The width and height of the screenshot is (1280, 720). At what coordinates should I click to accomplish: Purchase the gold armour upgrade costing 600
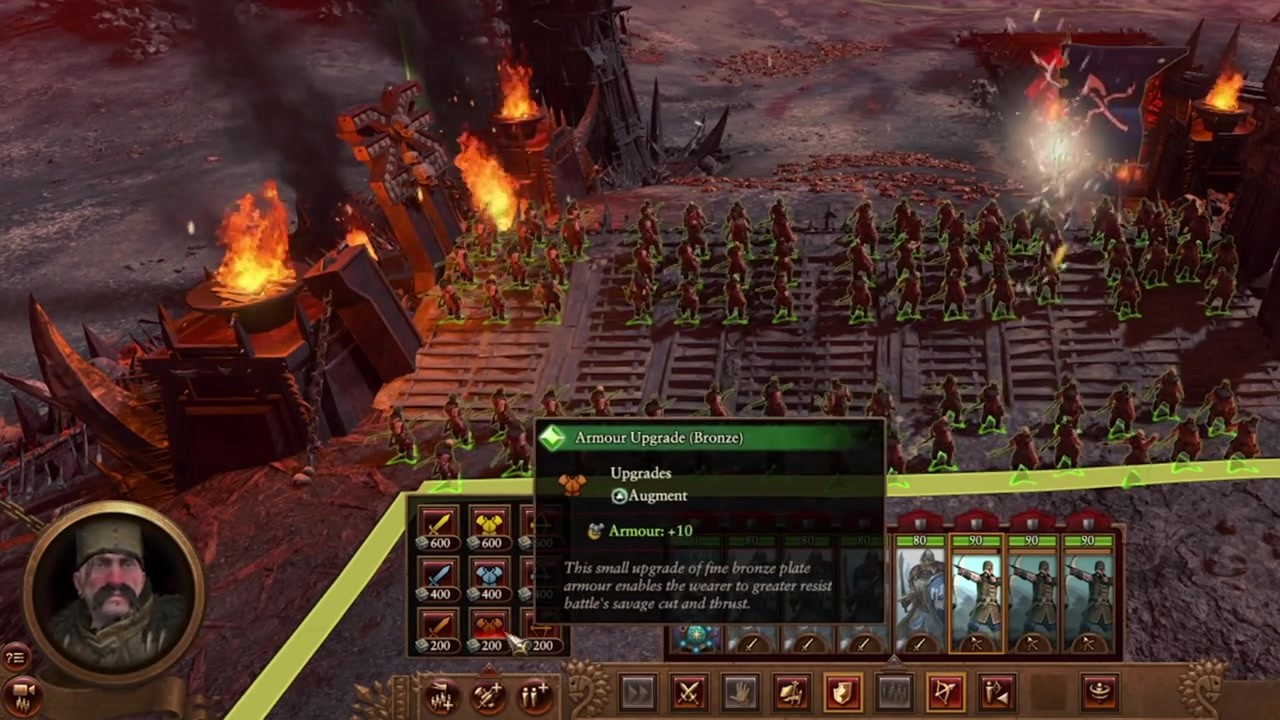489,527
